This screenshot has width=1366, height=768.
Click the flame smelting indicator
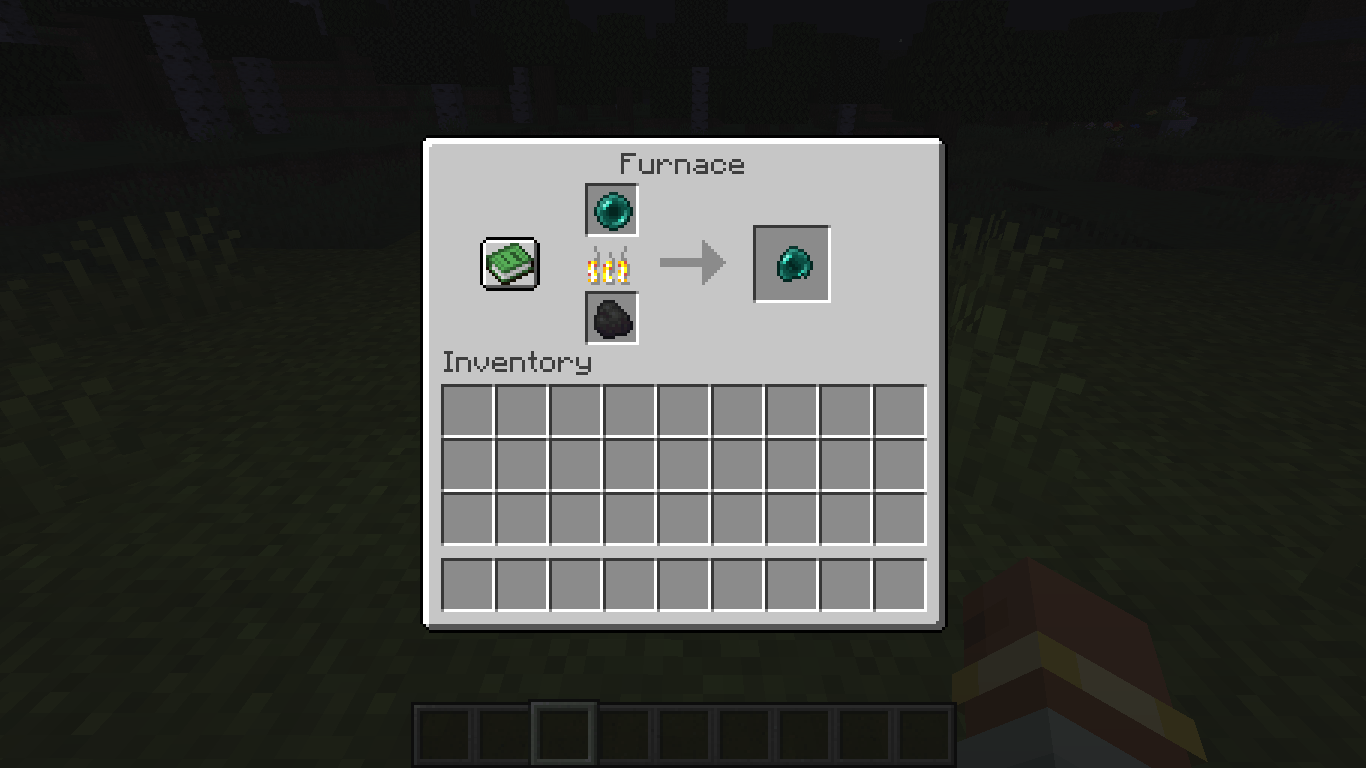(x=611, y=264)
